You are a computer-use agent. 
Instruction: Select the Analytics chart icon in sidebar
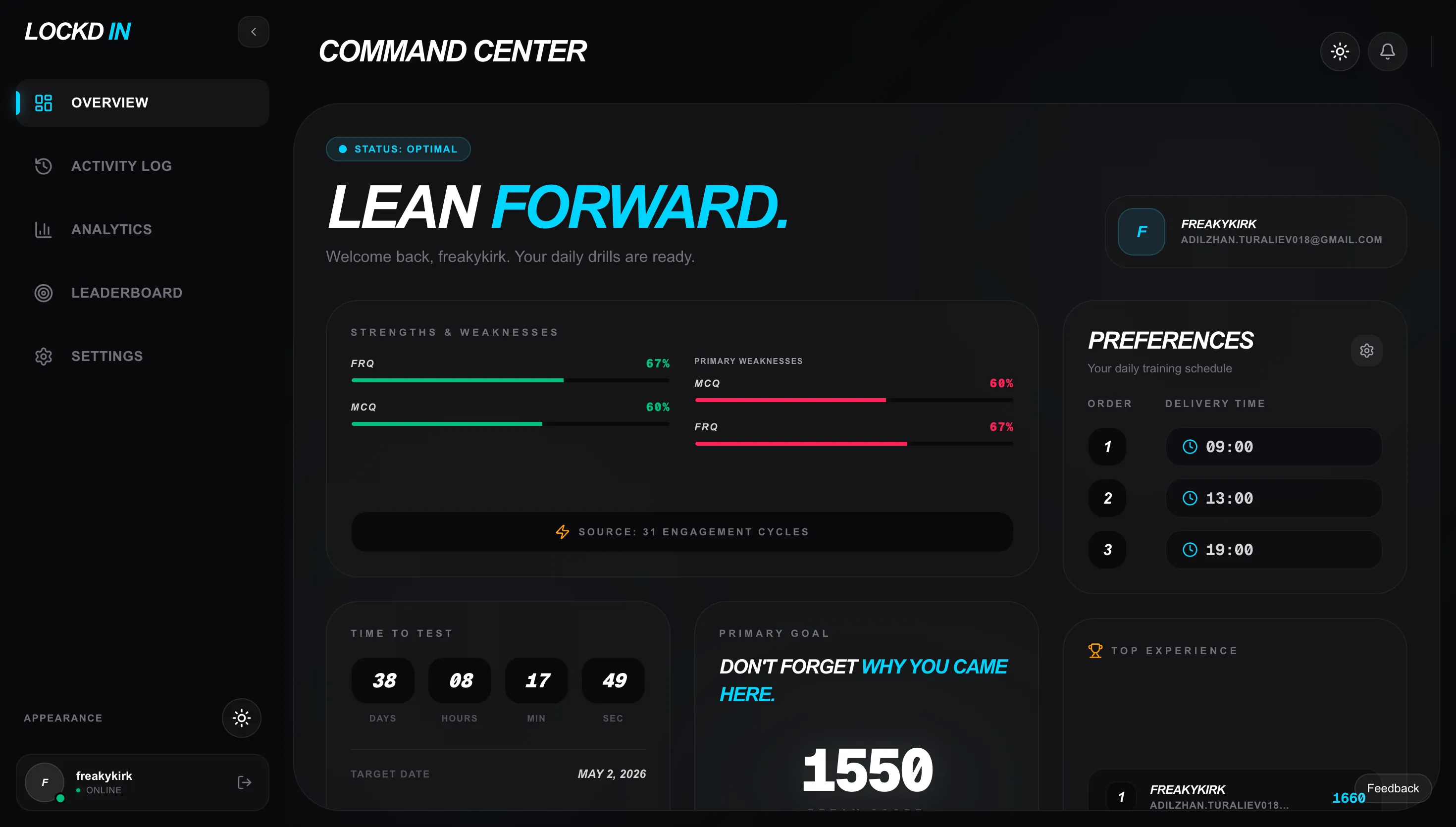pos(44,229)
